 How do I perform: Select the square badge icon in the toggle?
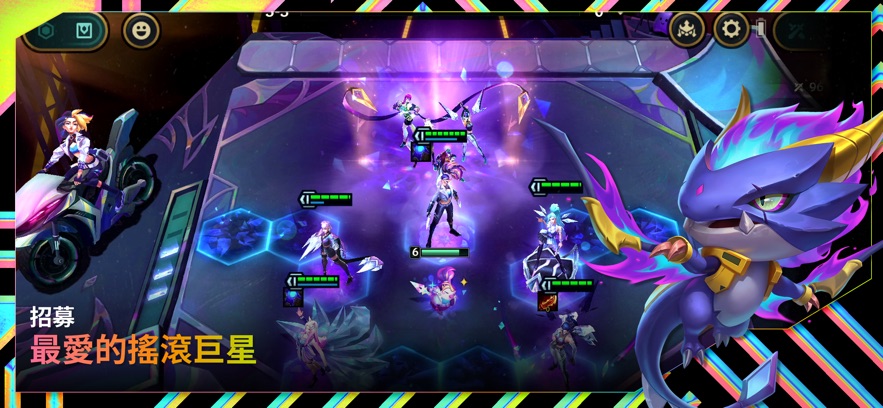tap(84, 30)
